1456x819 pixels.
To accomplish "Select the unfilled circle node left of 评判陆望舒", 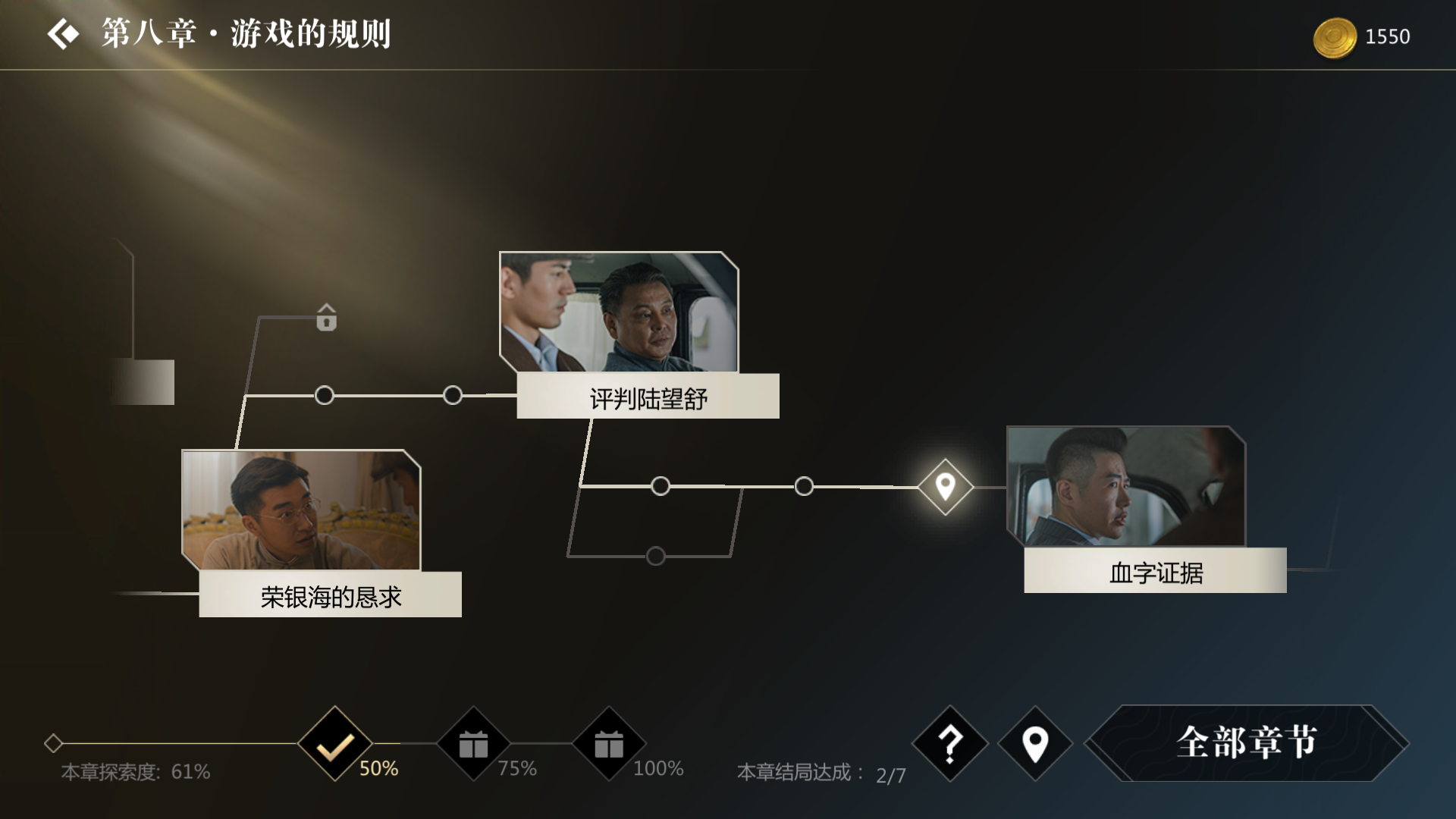I will [452, 394].
